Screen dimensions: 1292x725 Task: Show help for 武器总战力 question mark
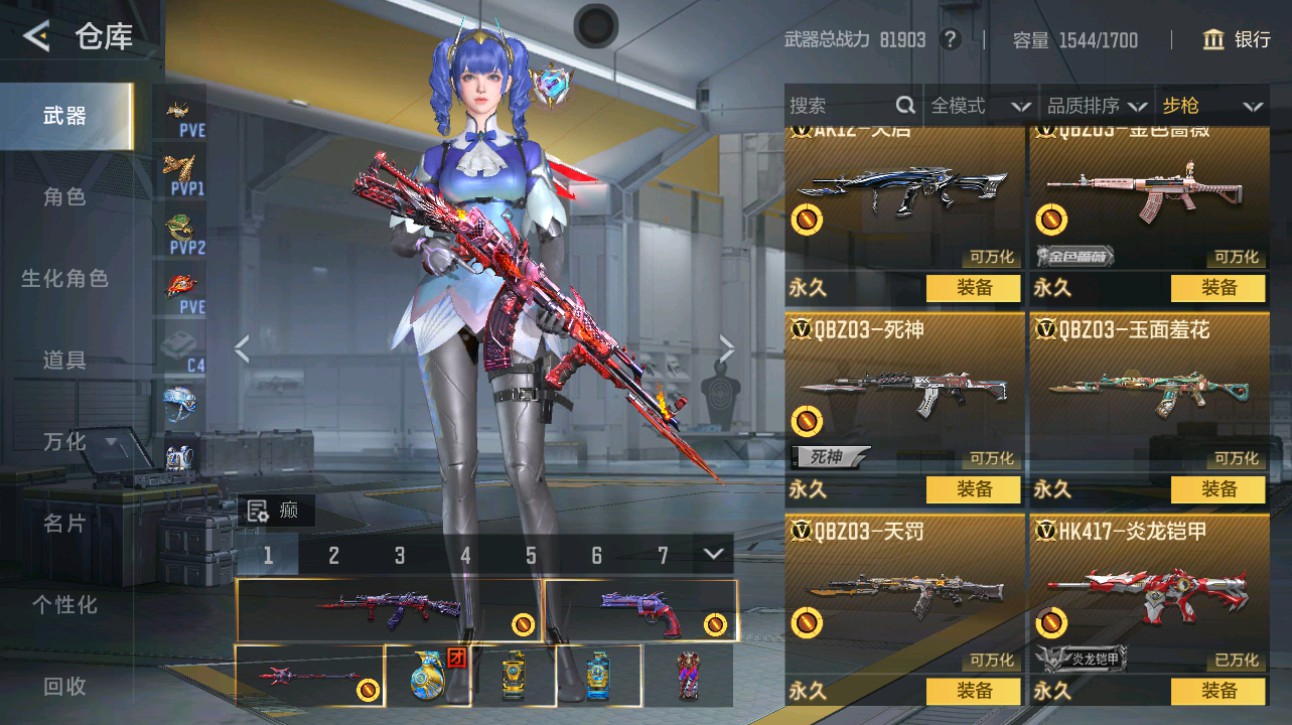950,40
